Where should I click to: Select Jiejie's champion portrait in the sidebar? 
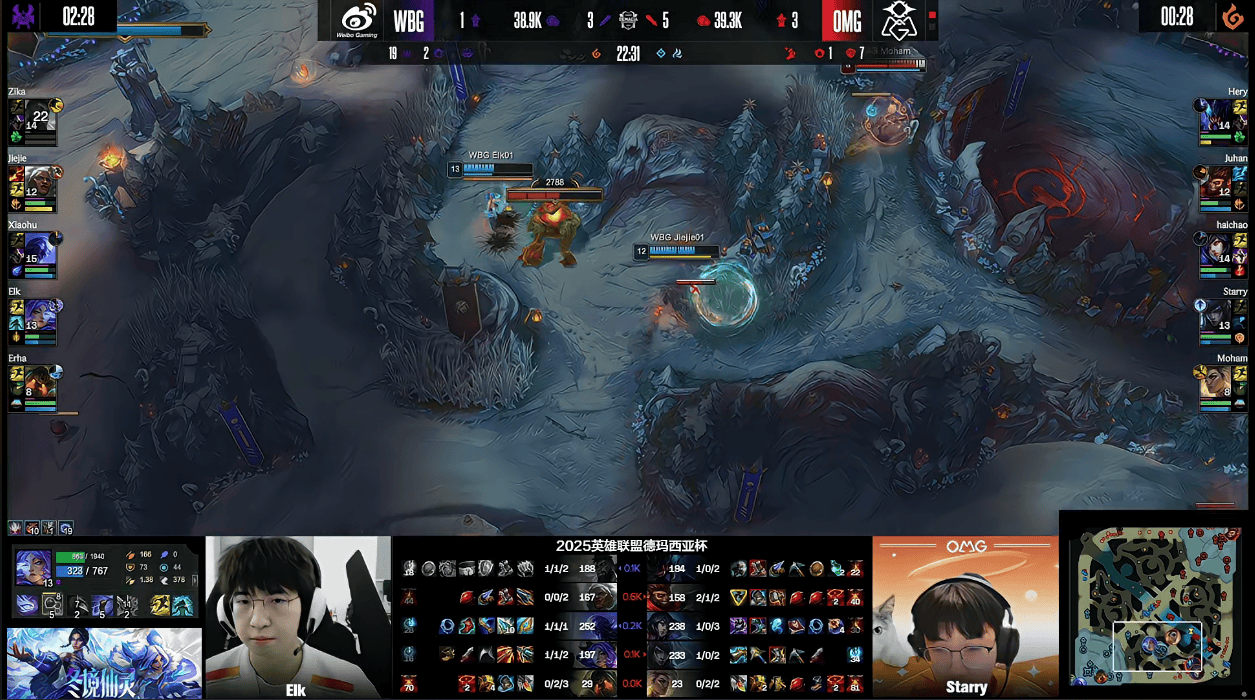tap(40, 181)
